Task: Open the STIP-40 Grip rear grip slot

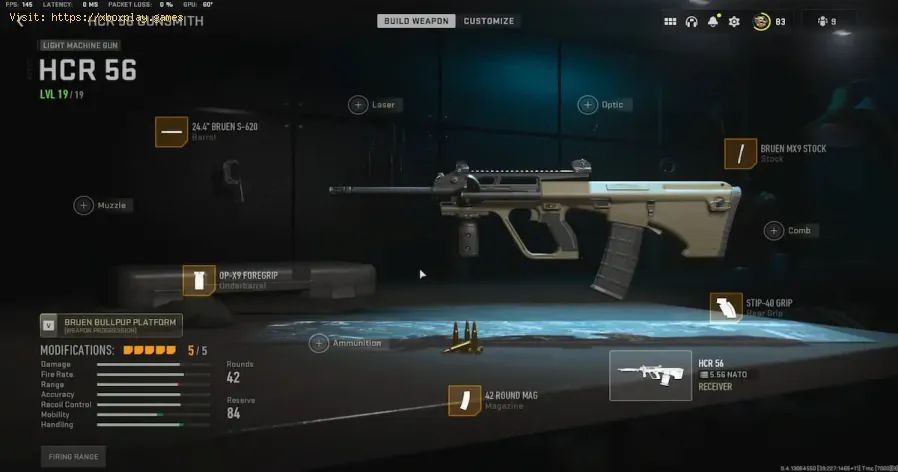Action: pos(725,308)
